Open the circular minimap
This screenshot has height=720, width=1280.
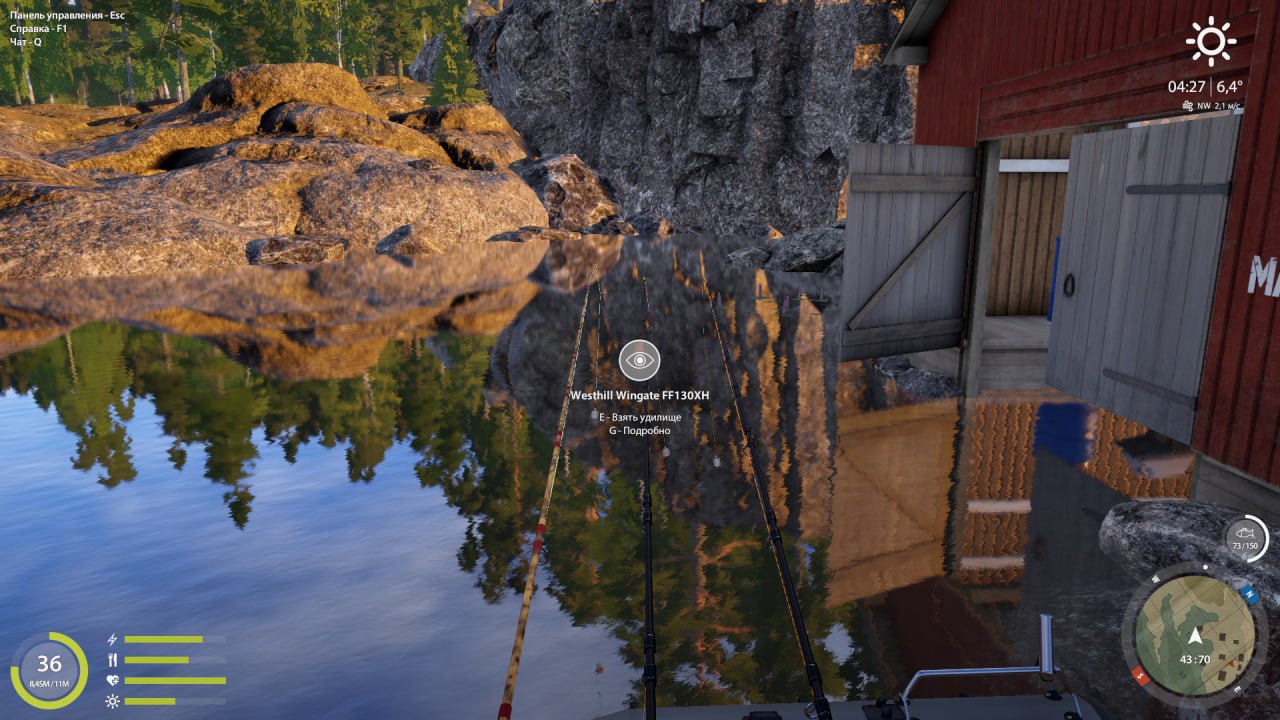point(1195,634)
